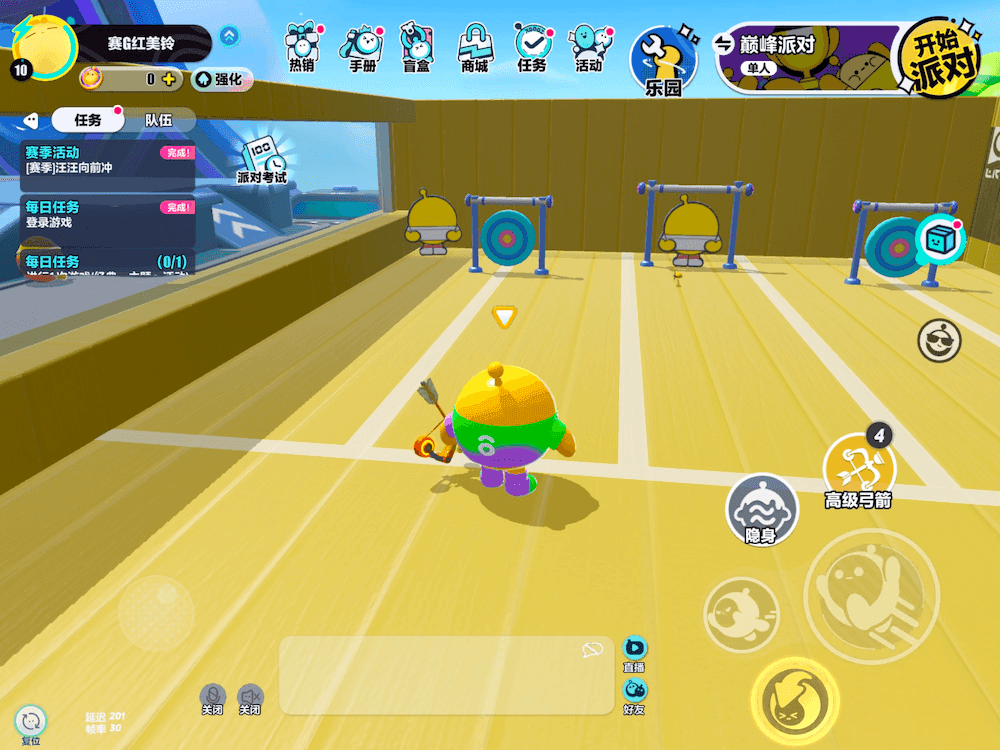Open the 活动 events menu
The width and height of the screenshot is (1000, 750).
pos(589,48)
